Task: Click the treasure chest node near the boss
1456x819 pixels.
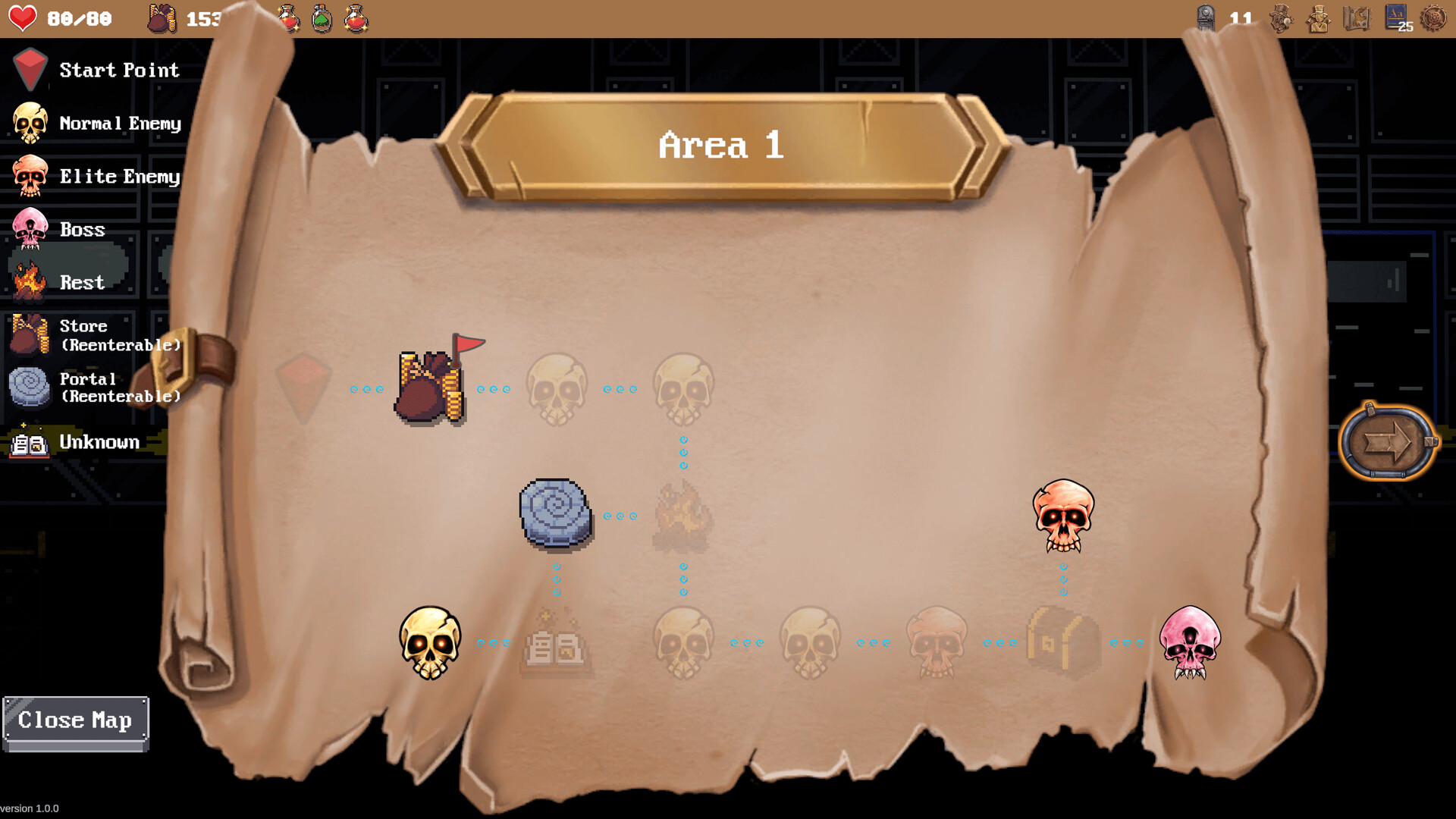Action: [1062, 639]
